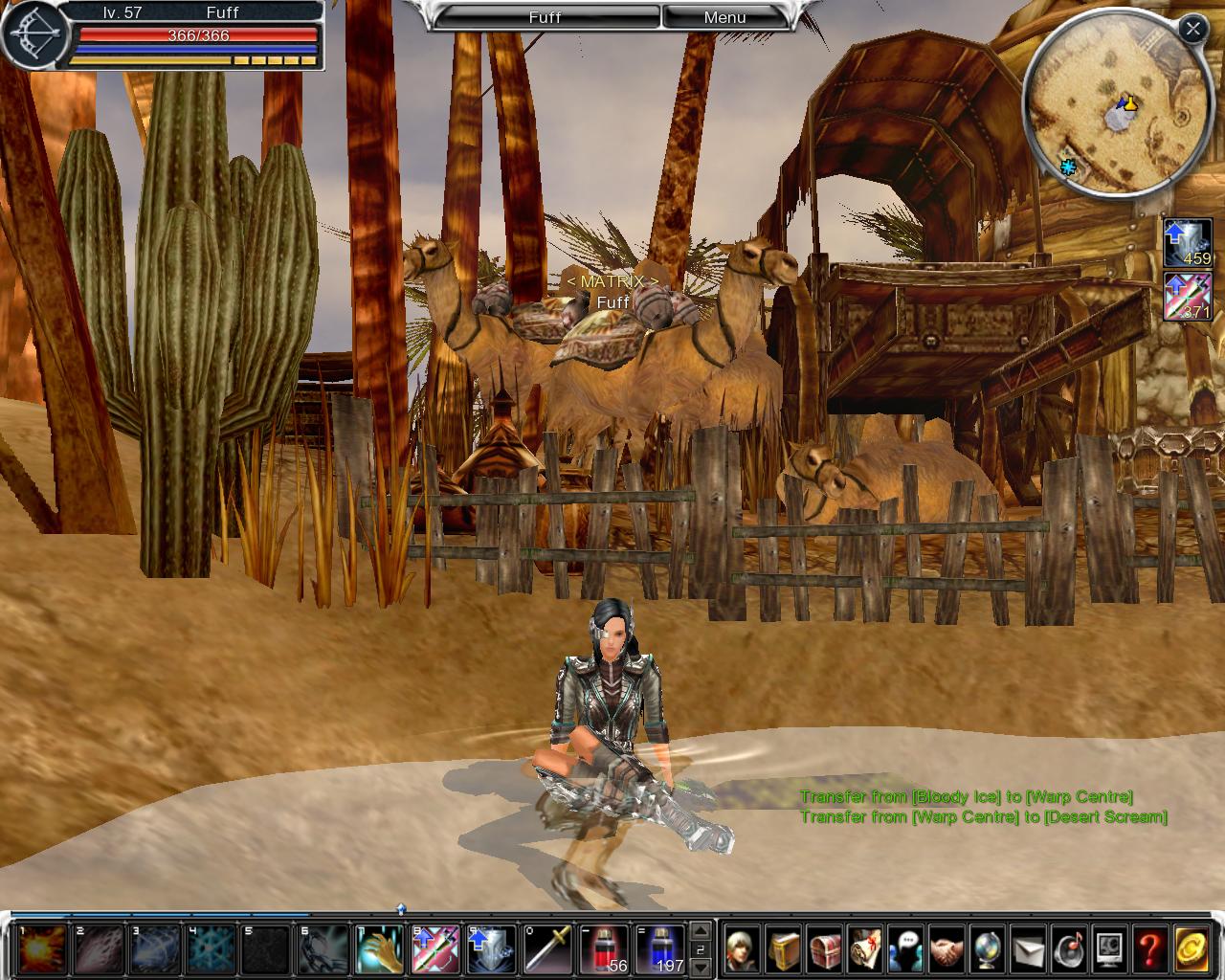Open the treasure chest inventory
Image resolution: width=1225 pixels, height=980 pixels.
(824, 948)
